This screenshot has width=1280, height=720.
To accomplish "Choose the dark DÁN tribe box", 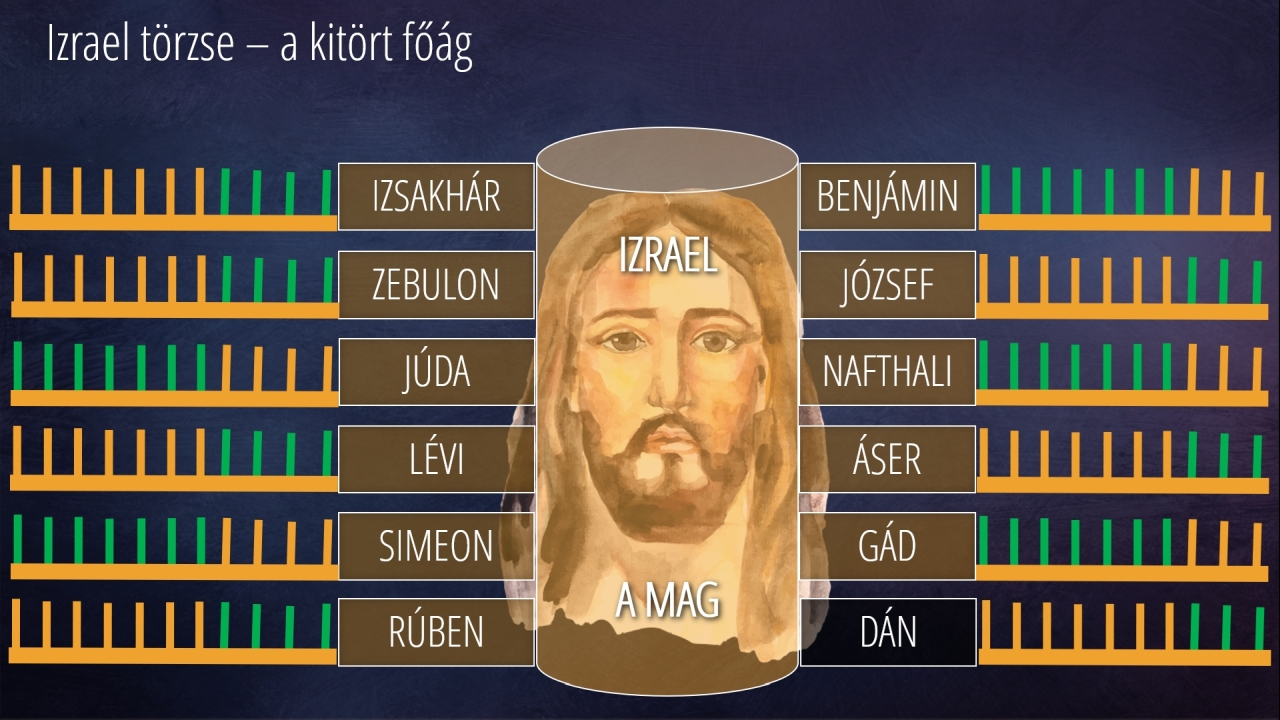I will tap(887, 632).
